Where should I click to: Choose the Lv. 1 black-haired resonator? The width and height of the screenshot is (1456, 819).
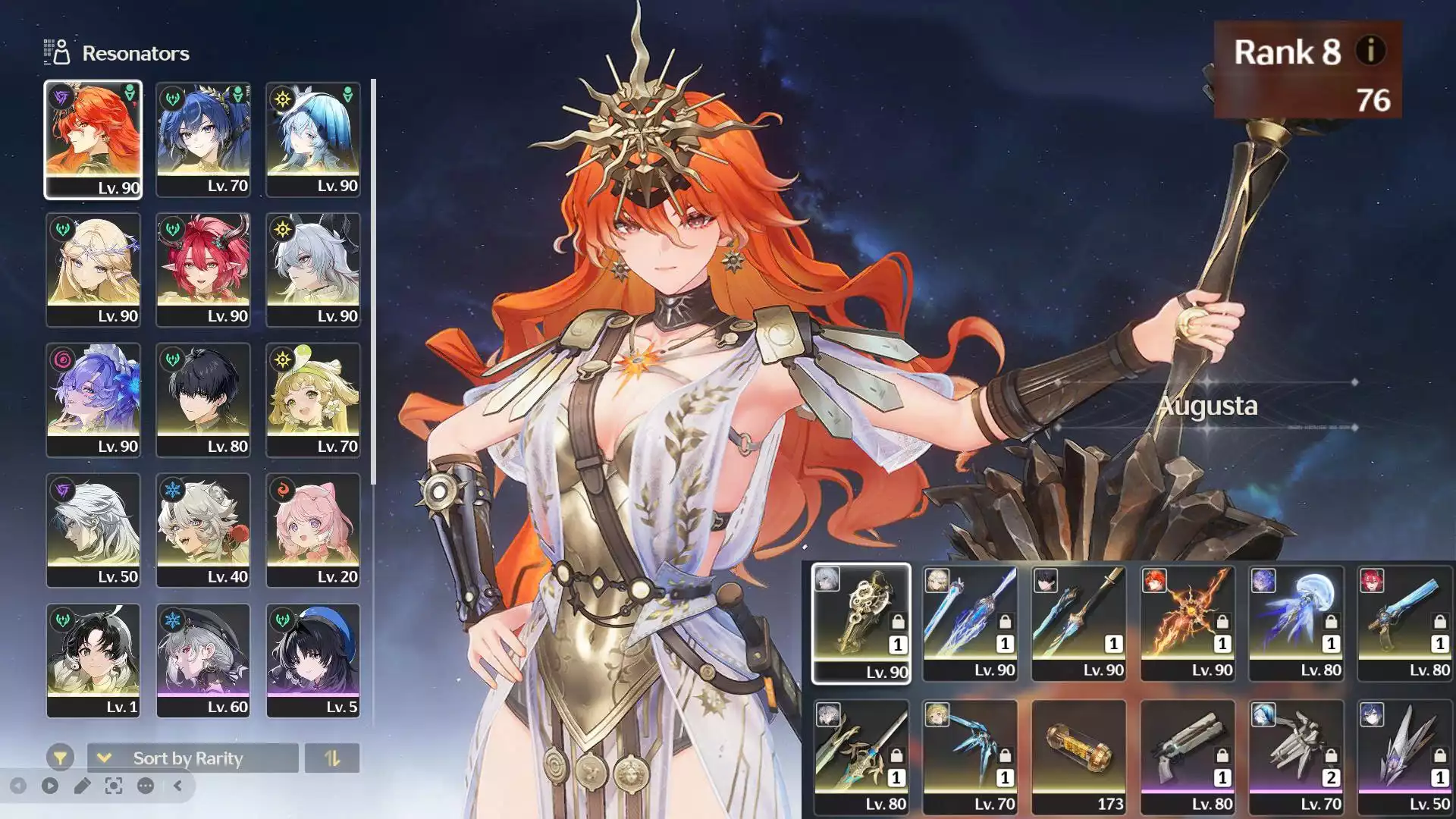(x=93, y=661)
